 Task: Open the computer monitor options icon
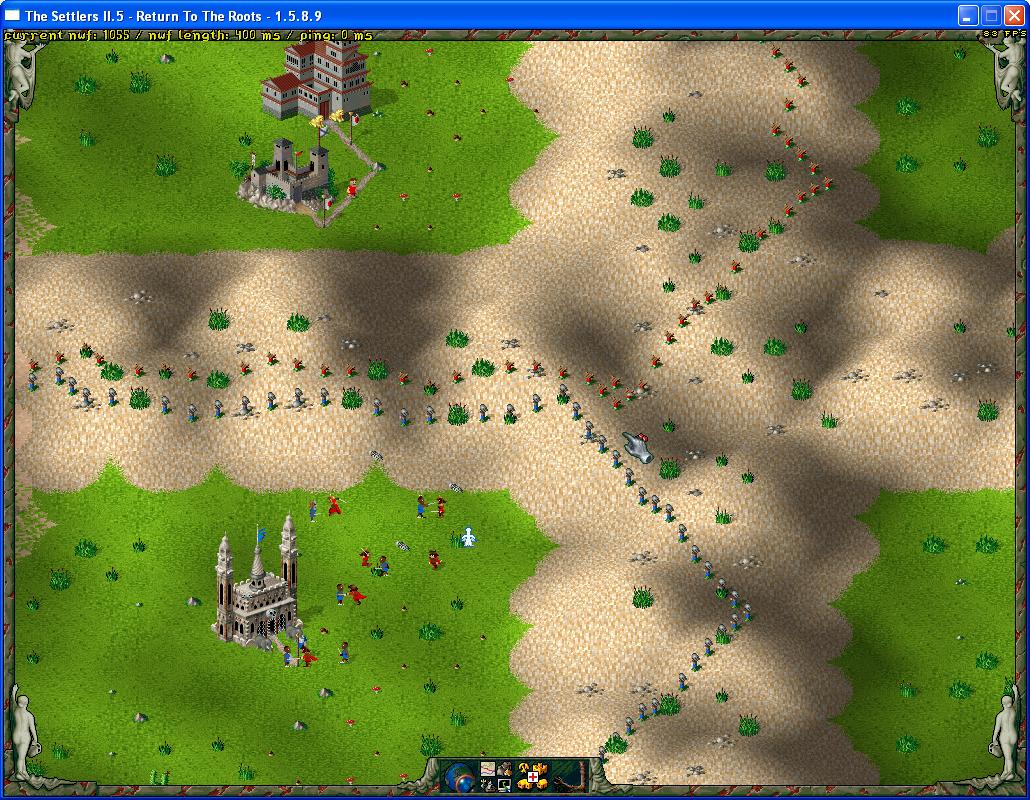(505, 785)
